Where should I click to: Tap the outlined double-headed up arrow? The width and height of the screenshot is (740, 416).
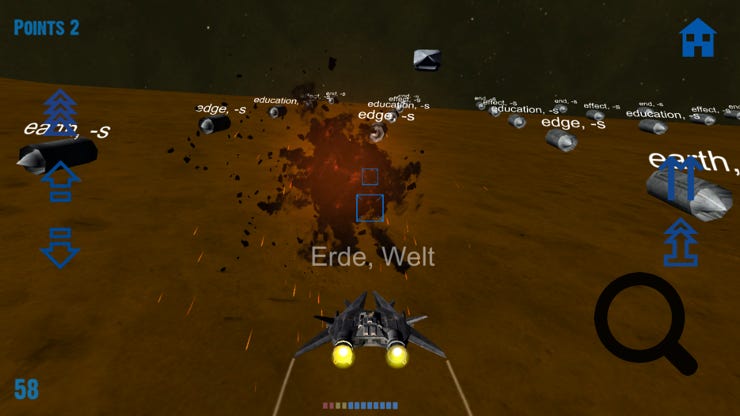tap(680, 243)
